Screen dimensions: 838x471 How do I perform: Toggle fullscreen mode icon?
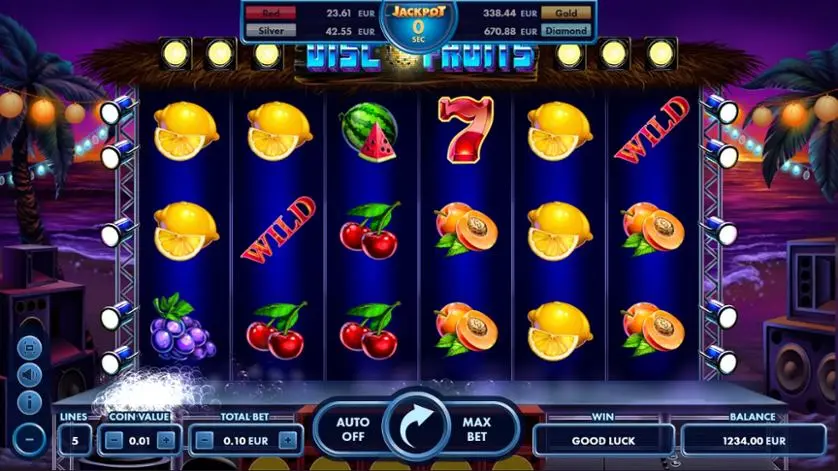tap(30, 347)
